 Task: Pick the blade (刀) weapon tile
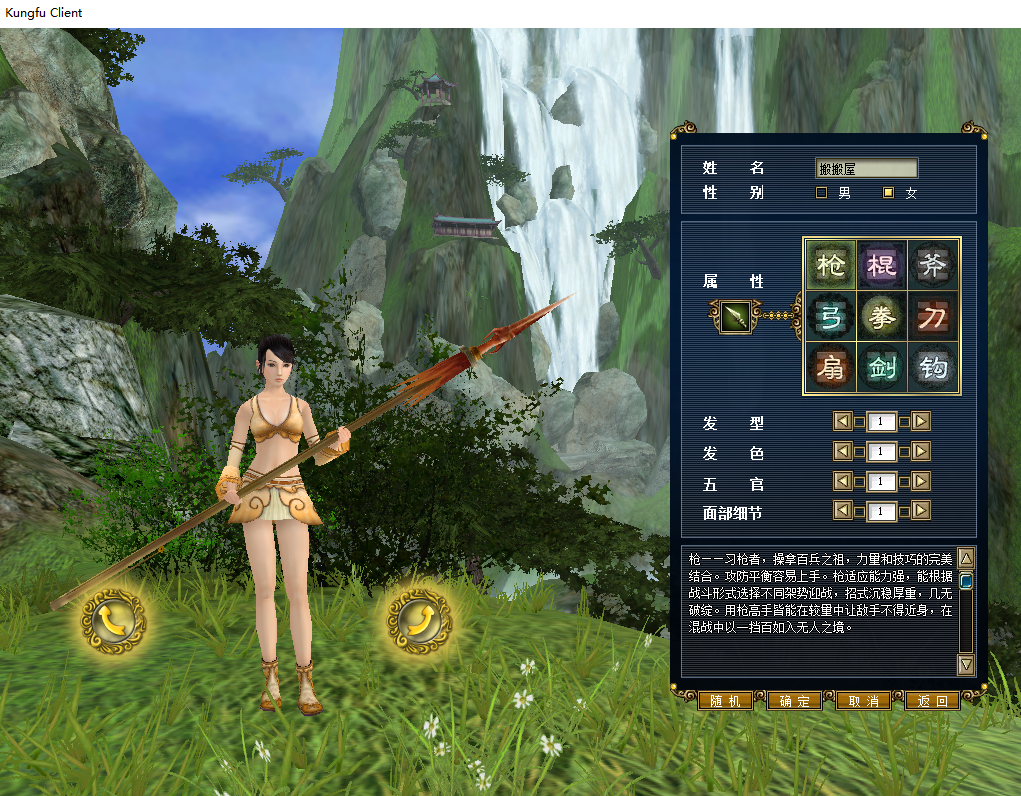tap(933, 317)
